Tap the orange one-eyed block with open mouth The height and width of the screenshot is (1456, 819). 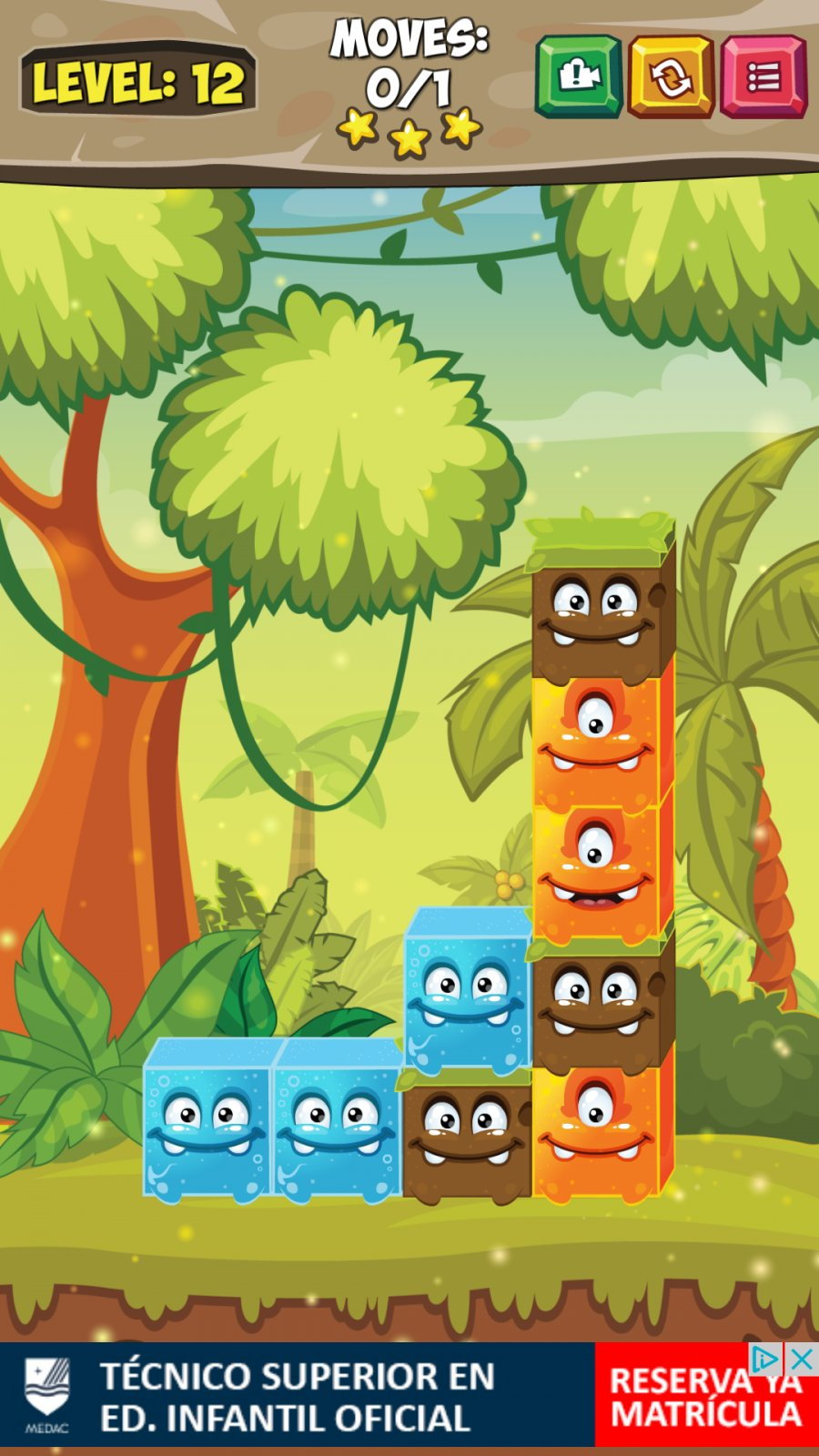[598, 869]
